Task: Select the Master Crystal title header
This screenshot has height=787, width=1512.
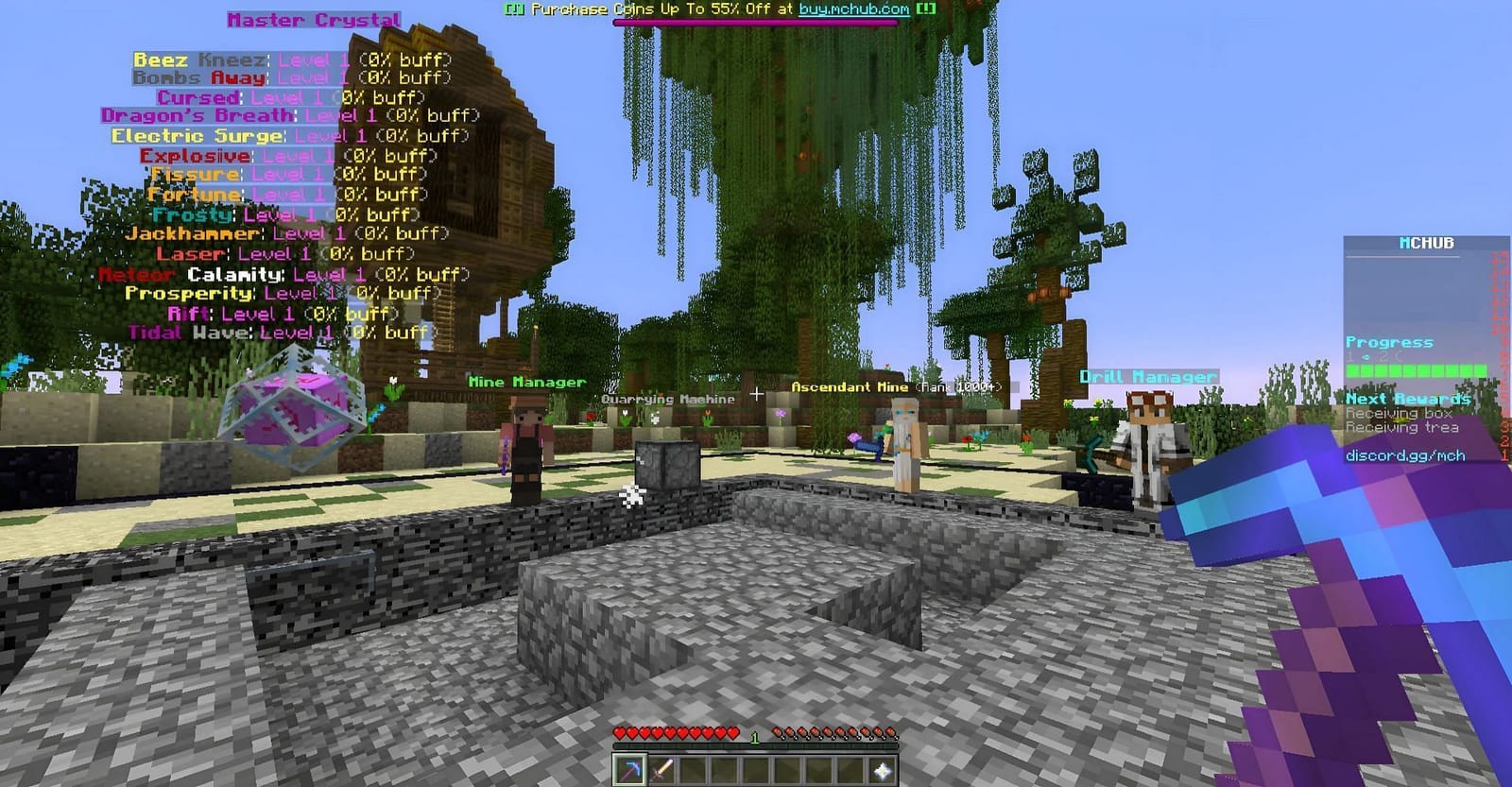Action: click(x=316, y=19)
